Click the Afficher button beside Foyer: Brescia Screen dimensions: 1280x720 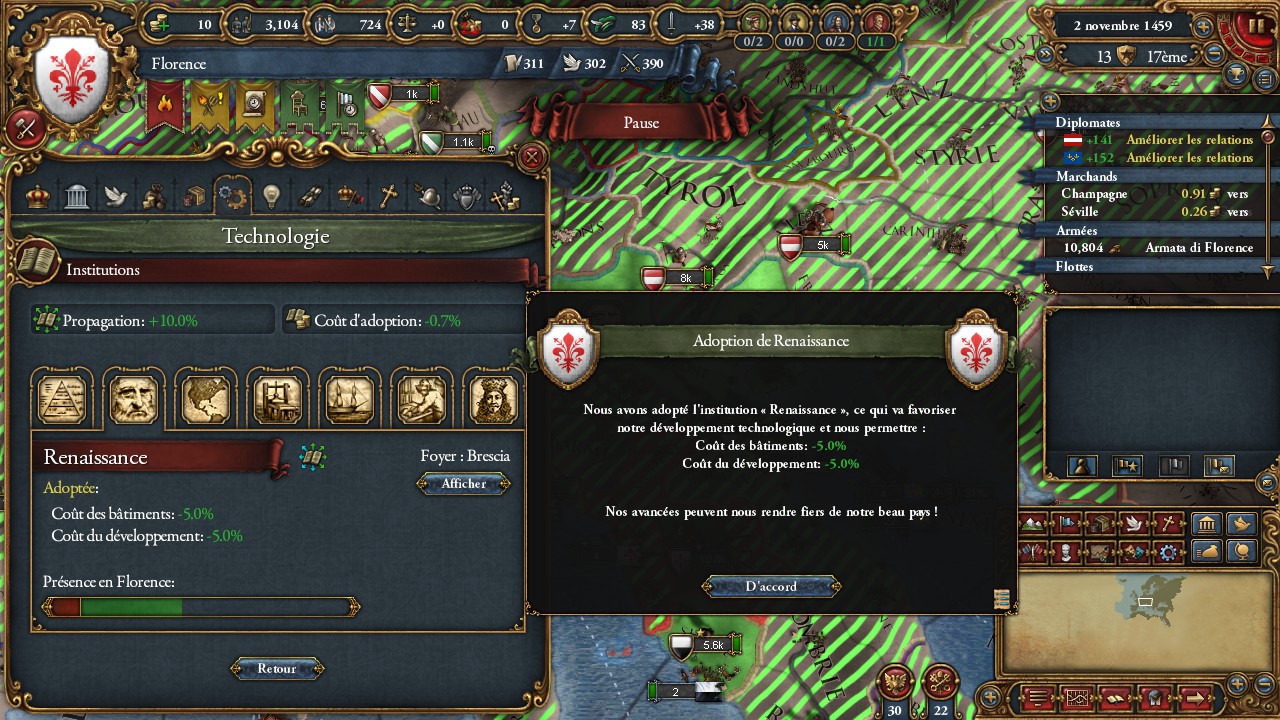pos(463,484)
